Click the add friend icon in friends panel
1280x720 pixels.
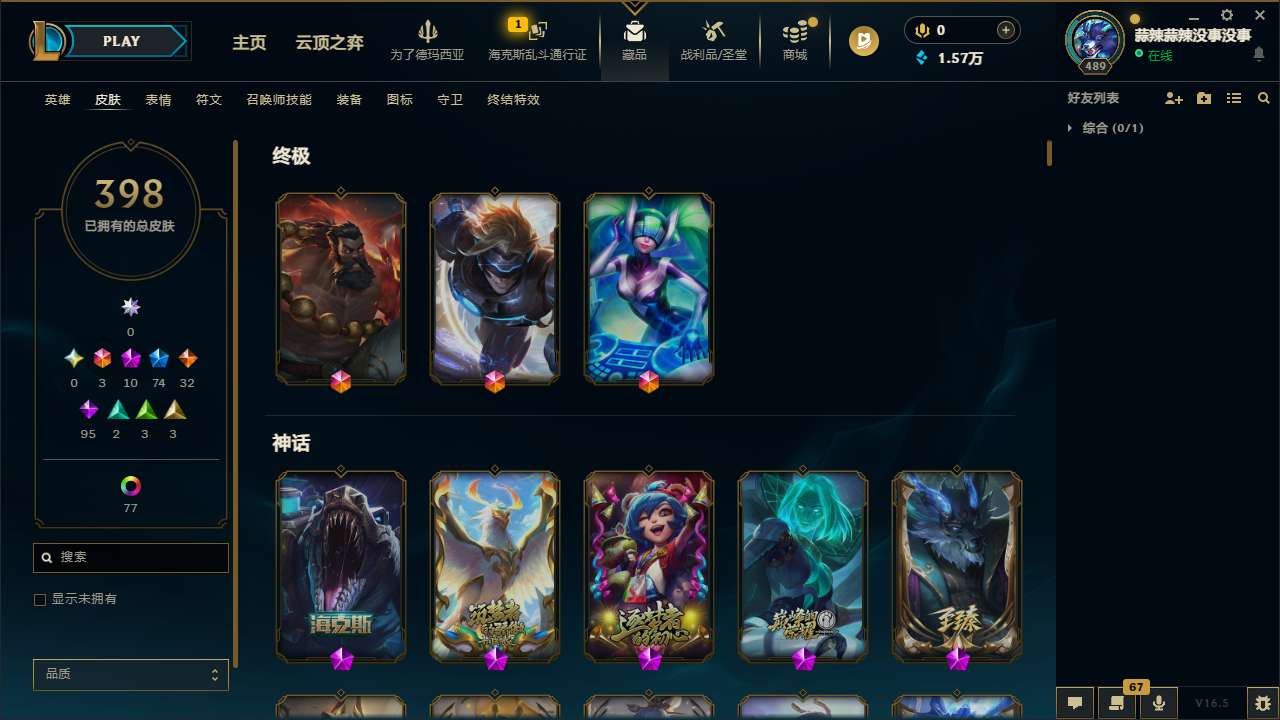pyautogui.click(x=1174, y=98)
